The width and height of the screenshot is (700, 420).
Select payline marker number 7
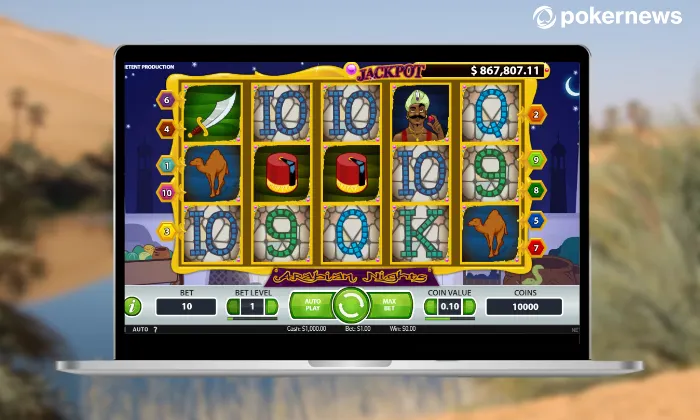(x=536, y=246)
